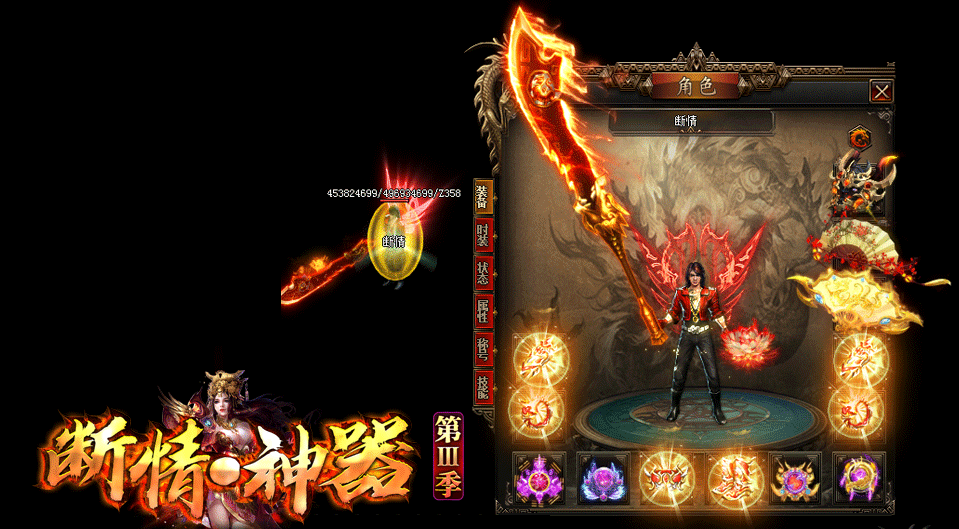Switch to the 装备 equipment tab

(x=483, y=198)
